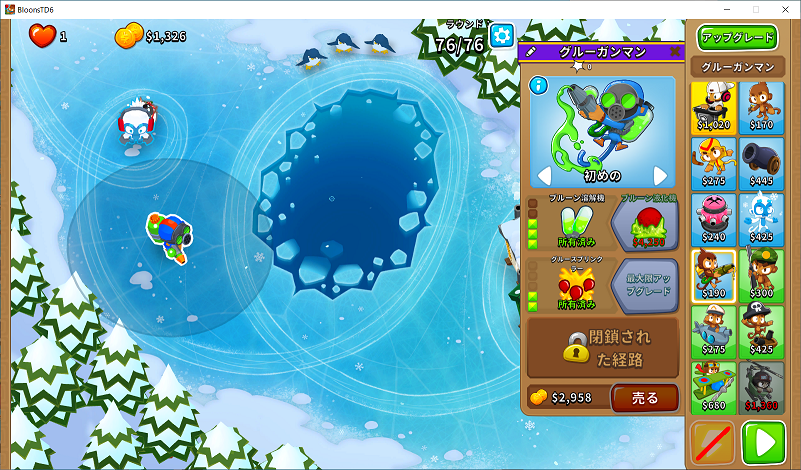
Task: Click the green アップグレード button
Action: (738, 38)
